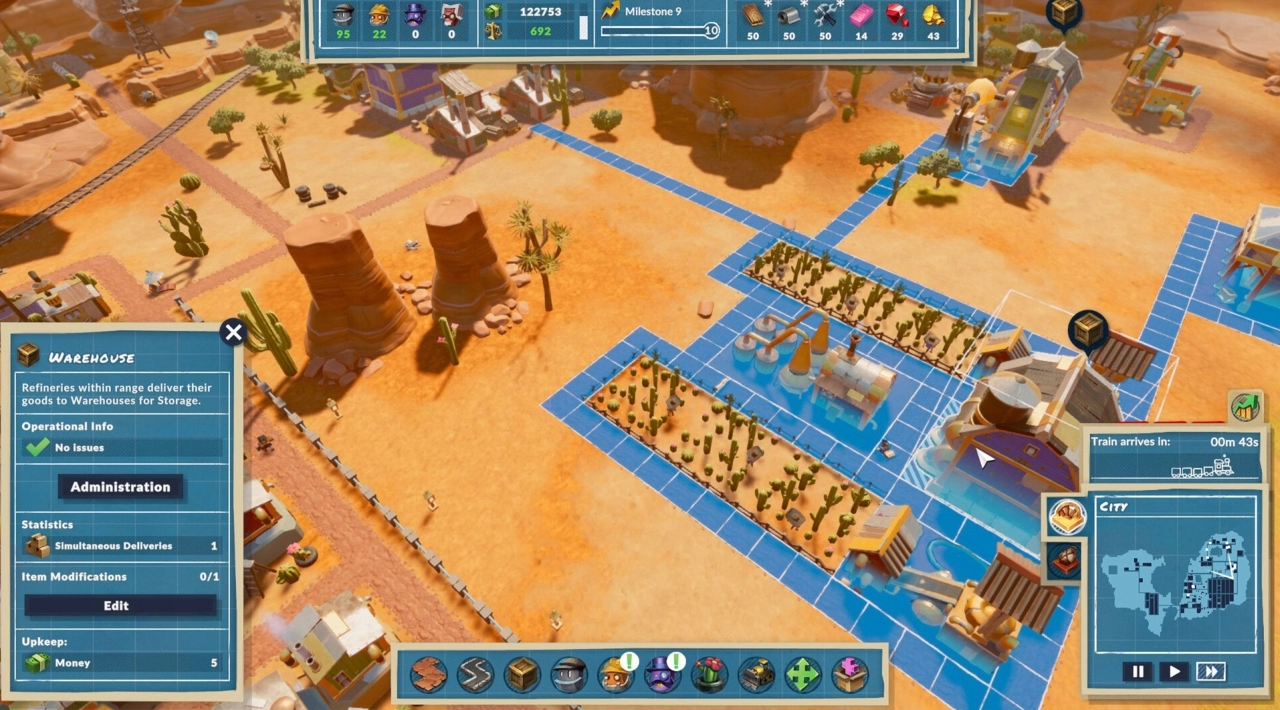
Task: Click the Milestone 9 progress tracker
Action: coord(658,22)
